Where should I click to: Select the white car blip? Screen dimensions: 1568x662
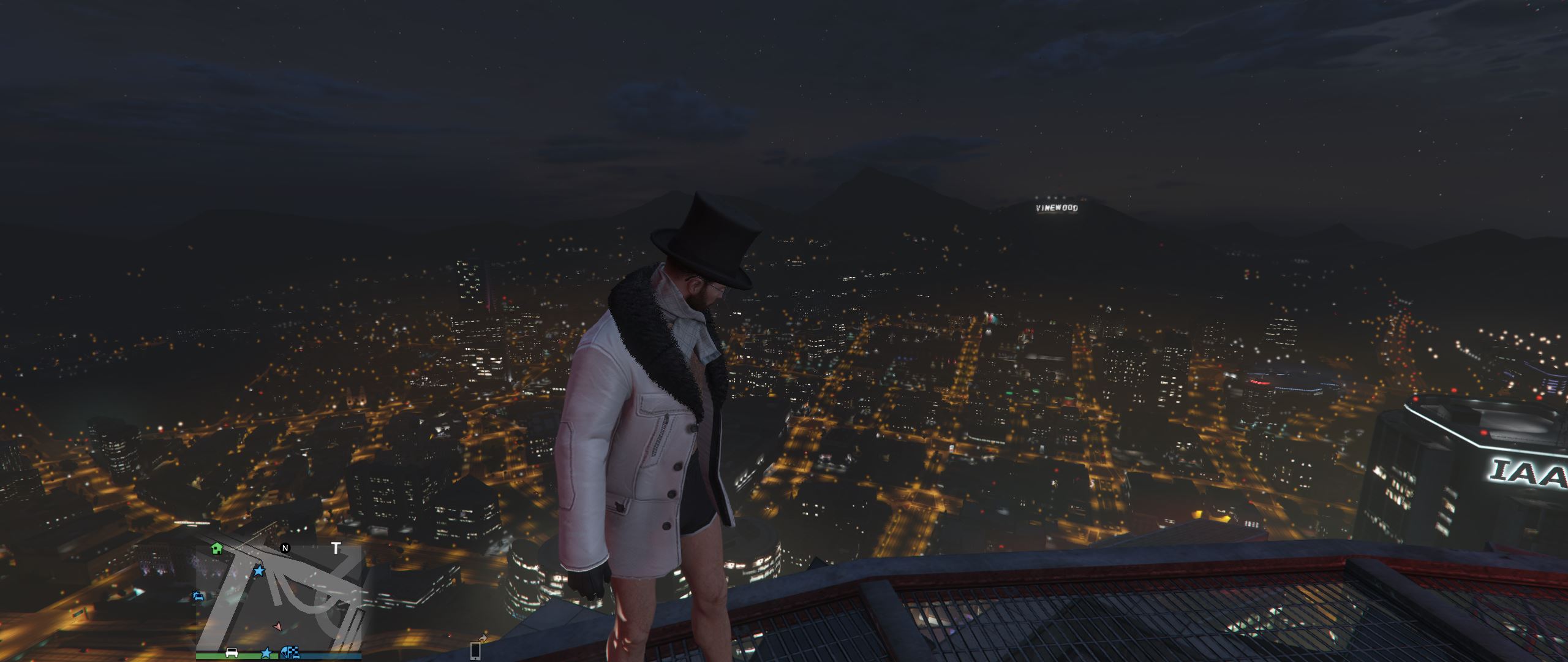coord(232,652)
